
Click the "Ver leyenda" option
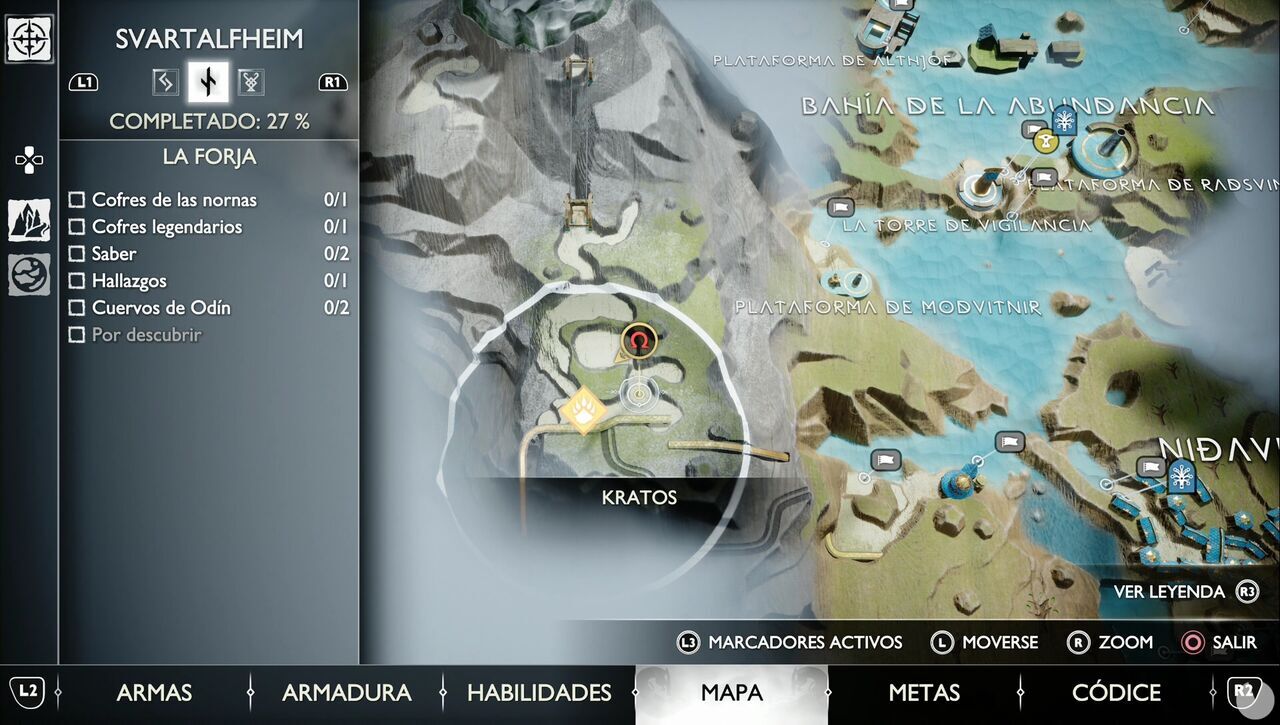tap(1168, 591)
